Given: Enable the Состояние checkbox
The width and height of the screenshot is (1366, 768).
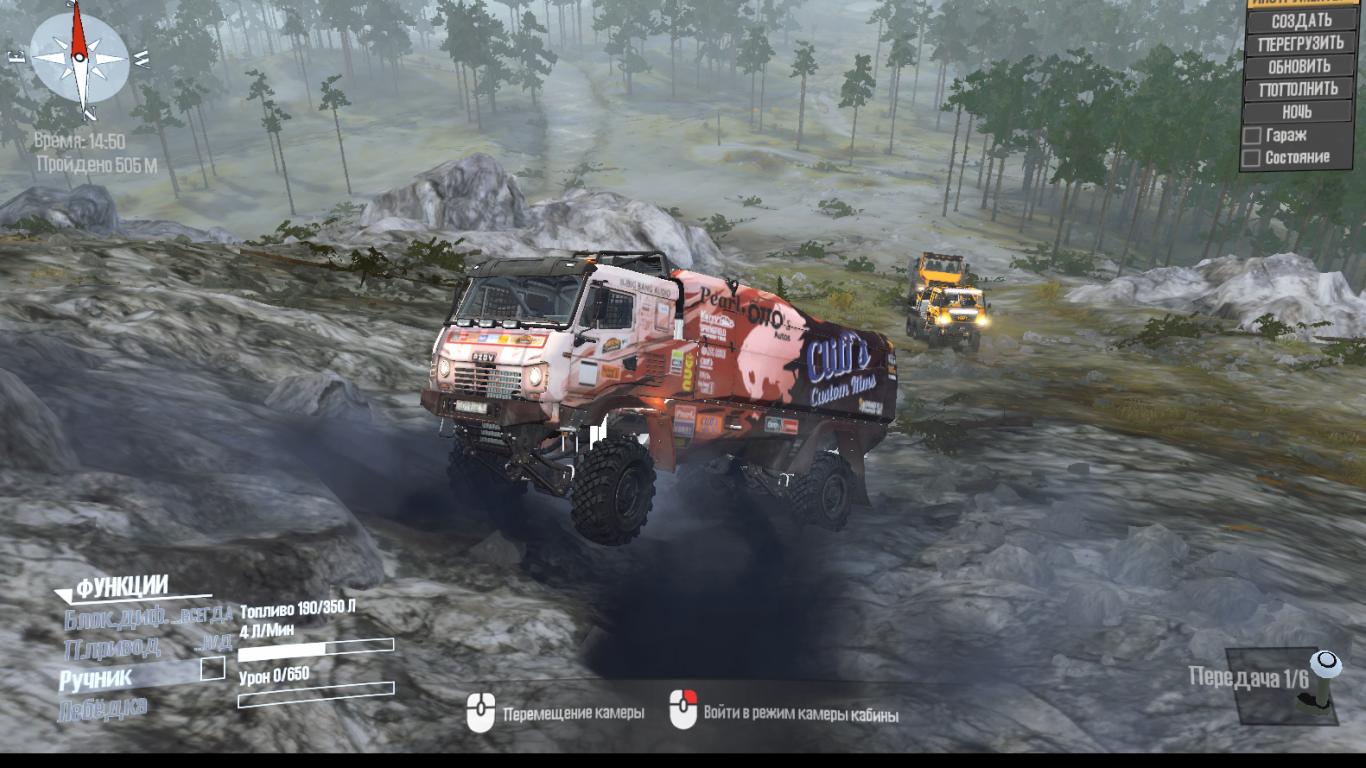Looking at the screenshot, I should point(1251,158).
